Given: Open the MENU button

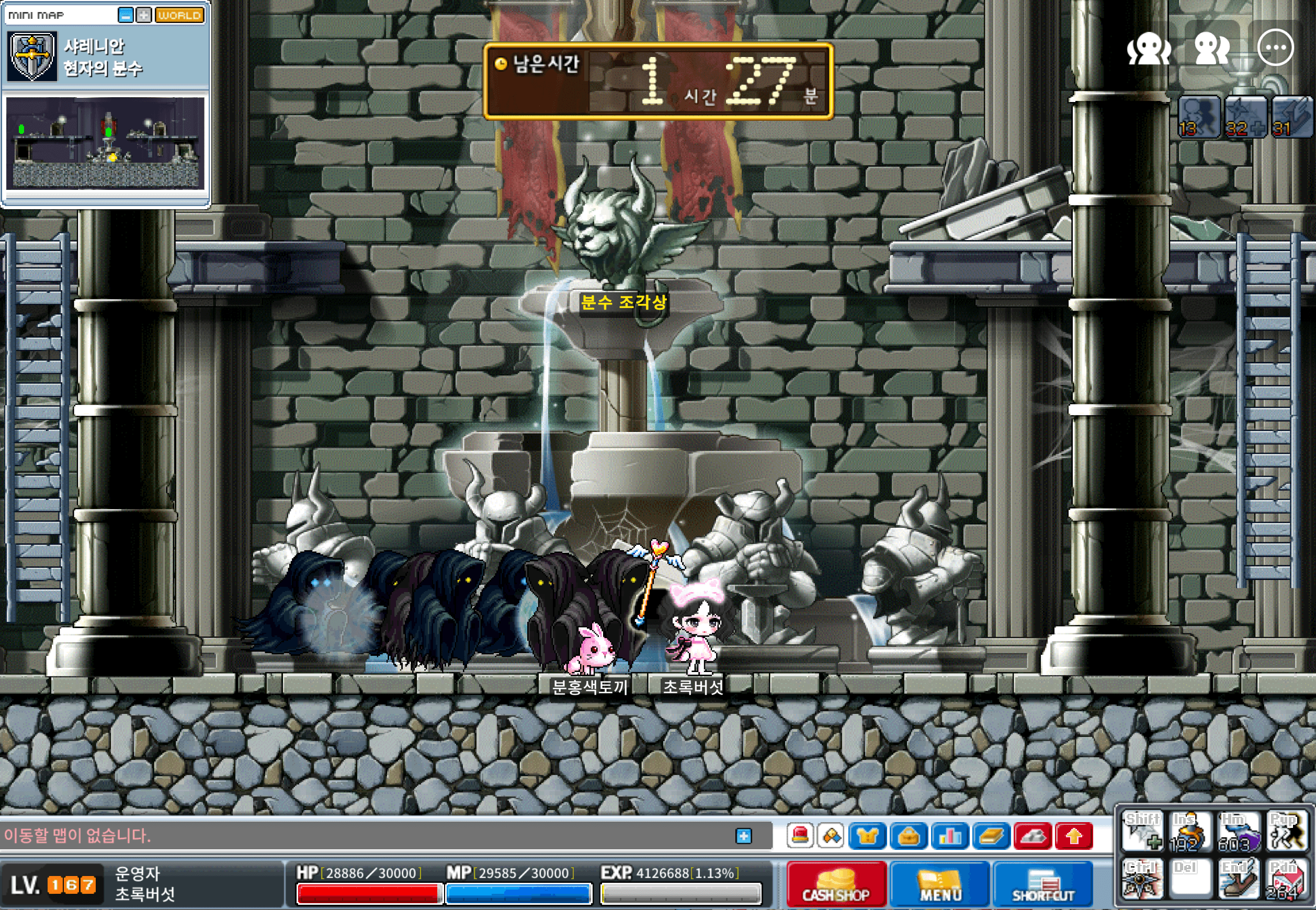Looking at the screenshot, I should click(940, 885).
